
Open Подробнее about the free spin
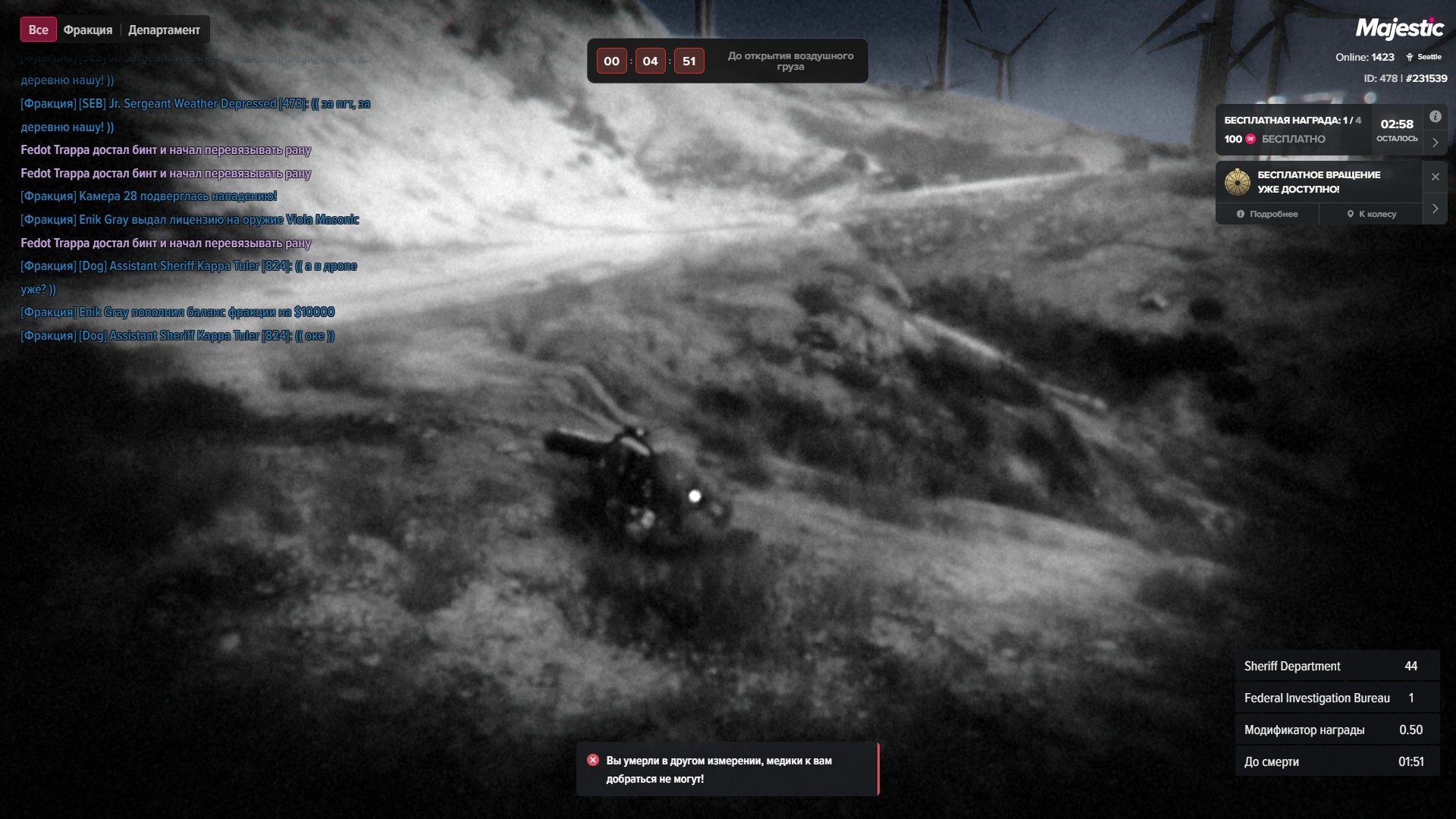(1267, 214)
